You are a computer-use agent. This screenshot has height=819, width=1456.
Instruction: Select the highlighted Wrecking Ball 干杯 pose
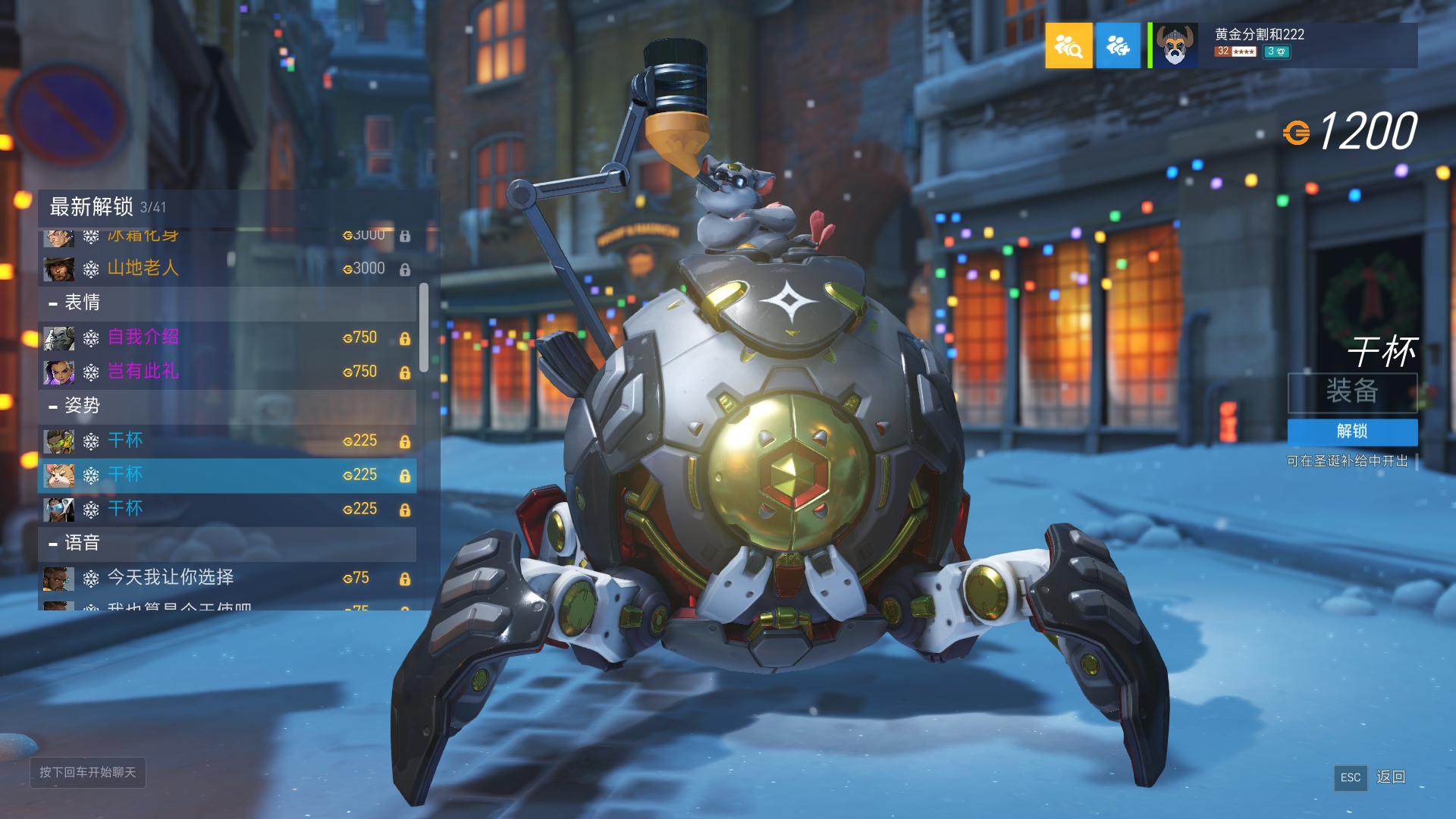(227, 475)
